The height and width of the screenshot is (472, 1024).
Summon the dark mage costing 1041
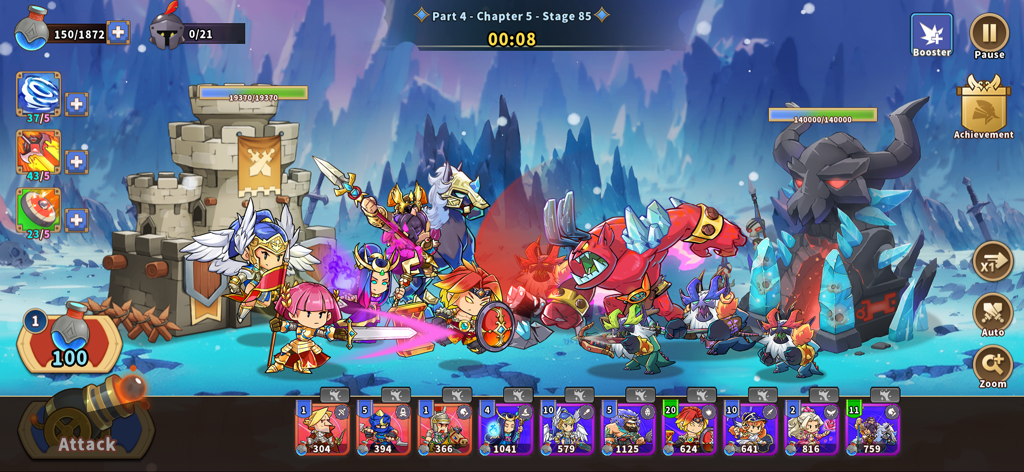pos(506,427)
